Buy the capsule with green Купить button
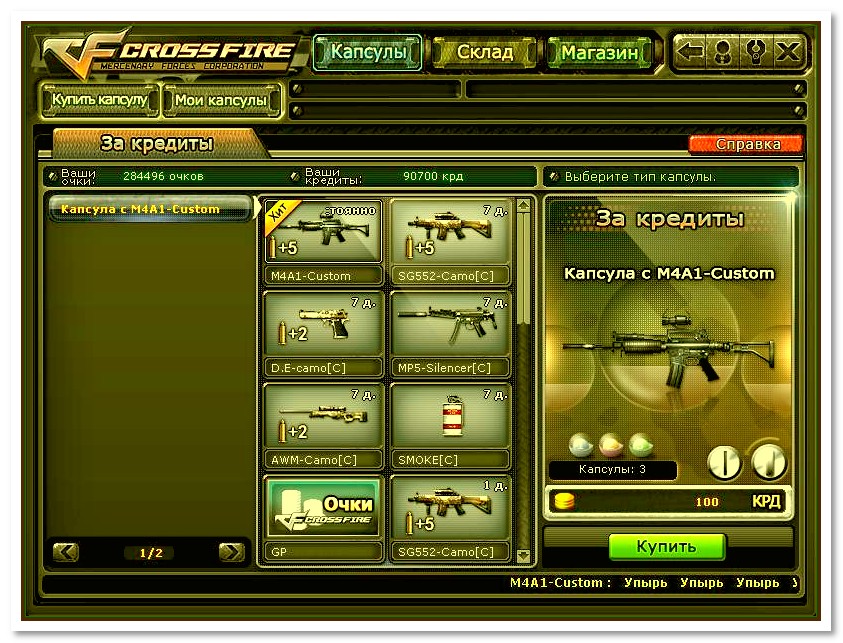The image size is (843, 643). 667,547
